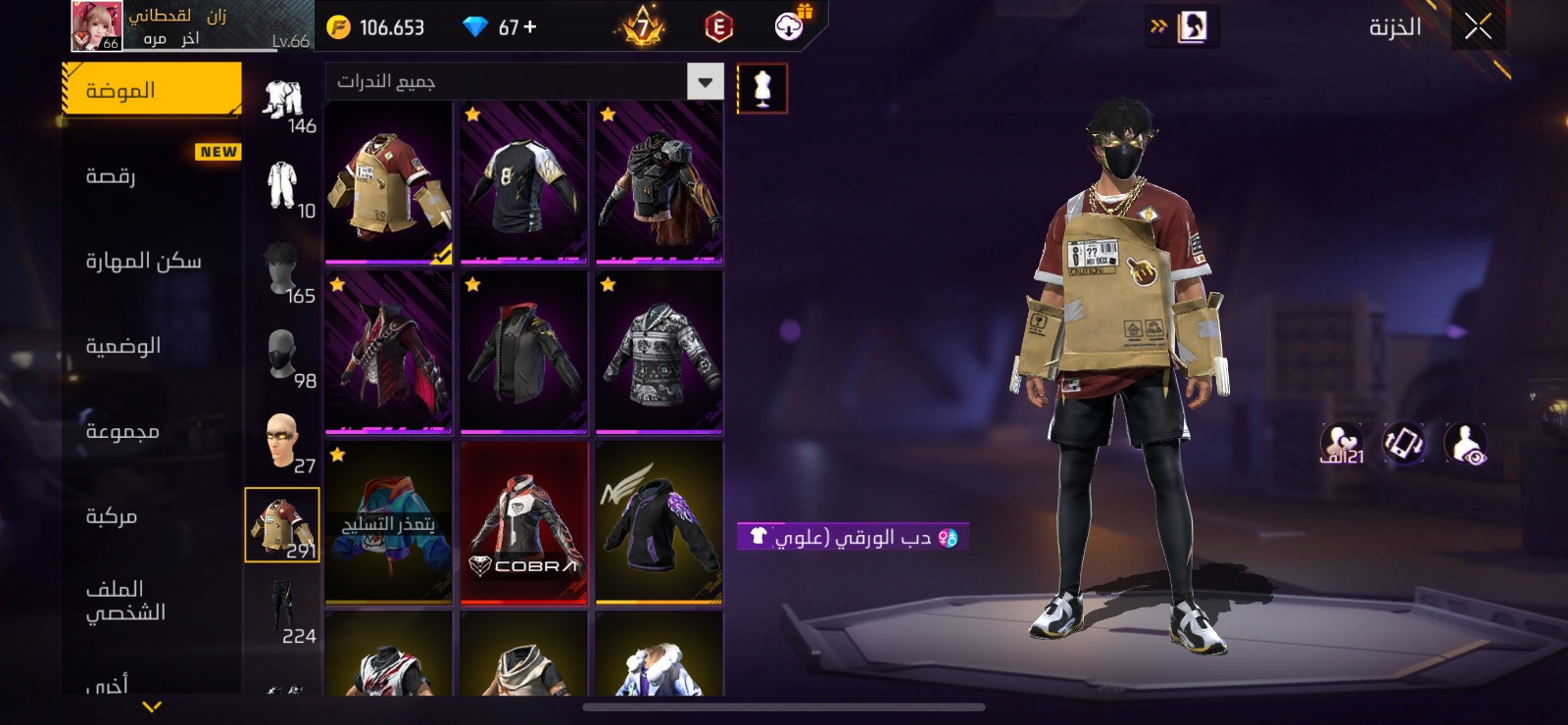Viewport: 1568px width, 725px height.
Task: Switch to the رقصة emote tab
Action: [x=152, y=176]
